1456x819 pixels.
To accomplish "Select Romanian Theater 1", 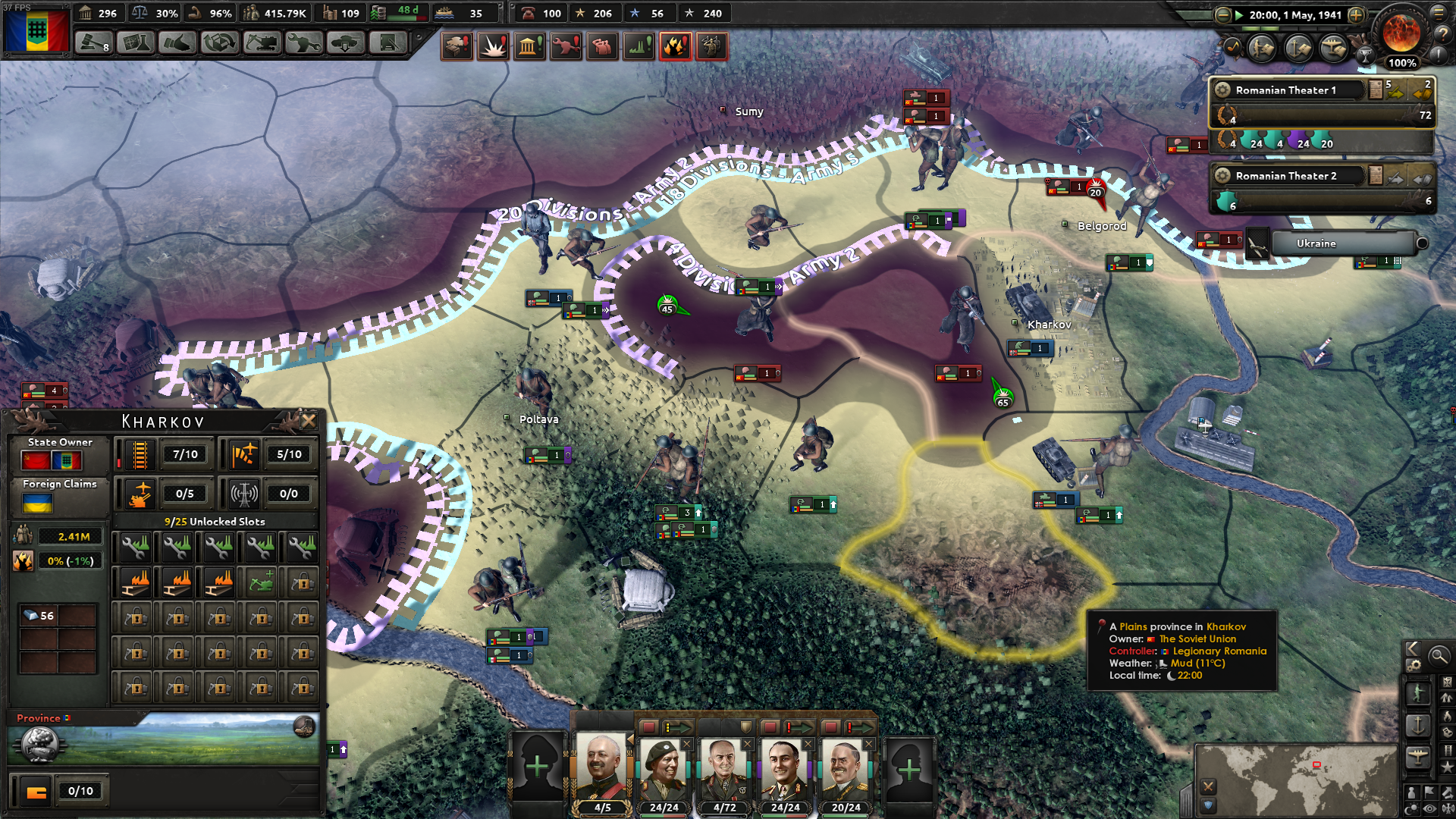I will click(x=1289, y=90).
